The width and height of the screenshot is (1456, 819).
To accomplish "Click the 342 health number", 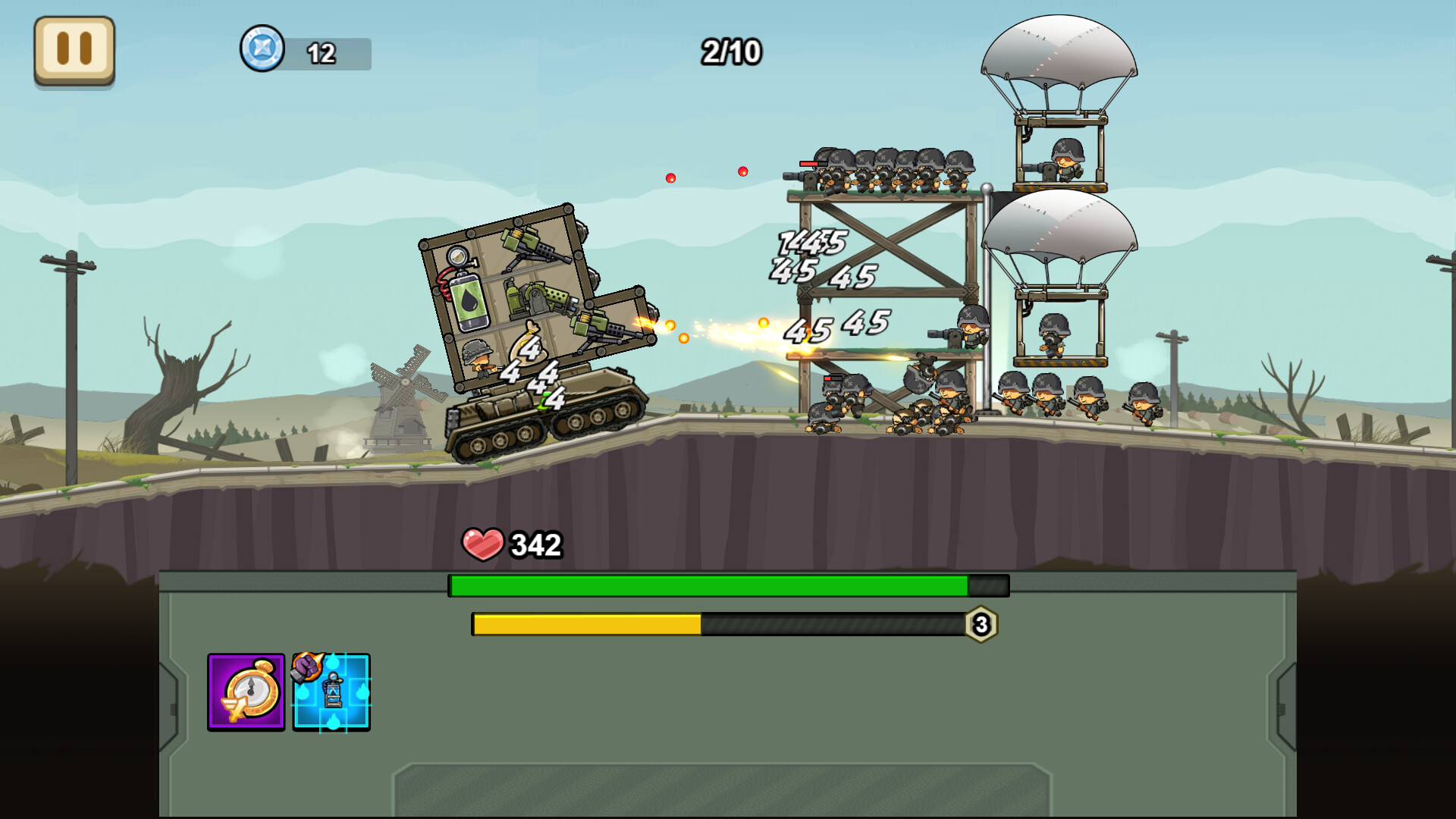I will pos(535,541).
